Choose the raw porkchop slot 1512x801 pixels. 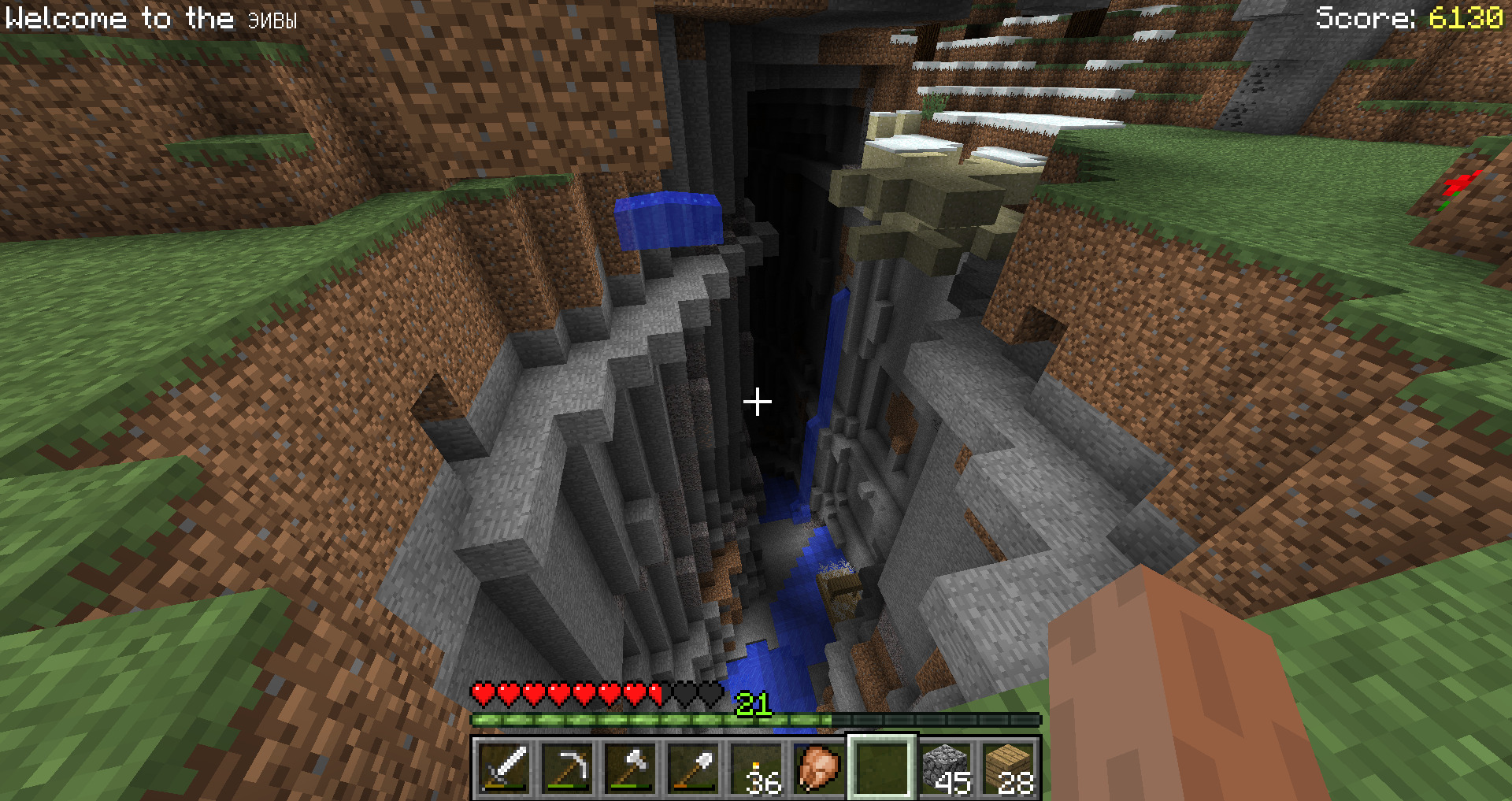pos(819,767)
